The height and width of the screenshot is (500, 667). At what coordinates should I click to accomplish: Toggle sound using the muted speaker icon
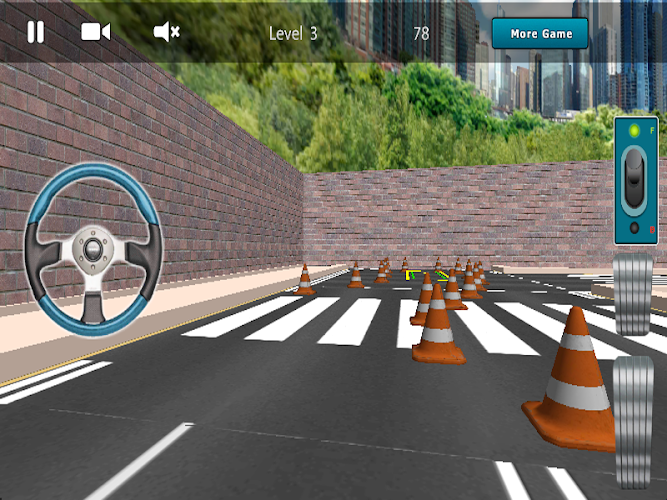[166, 32]
